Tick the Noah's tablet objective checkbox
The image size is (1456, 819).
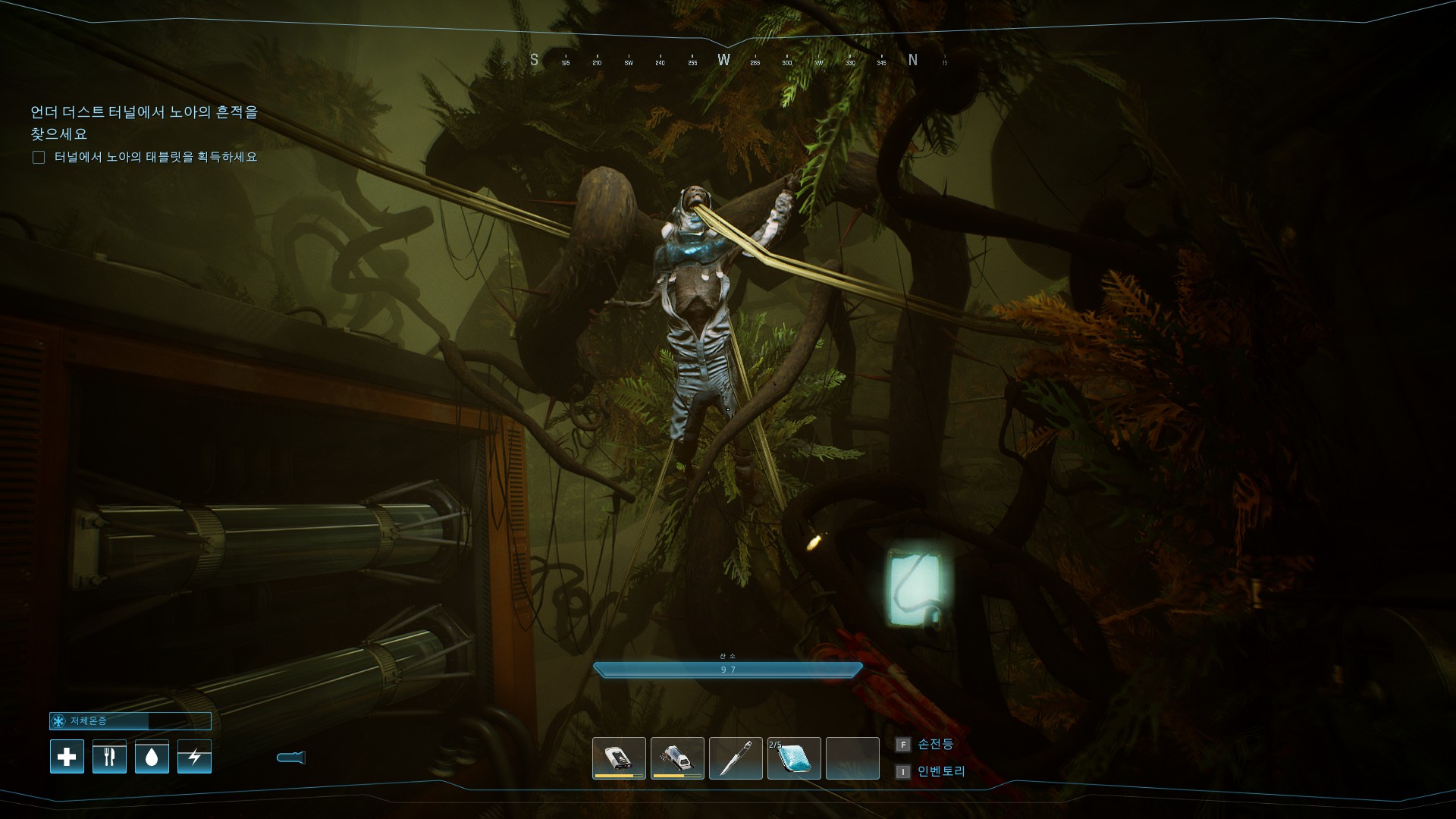39,158
